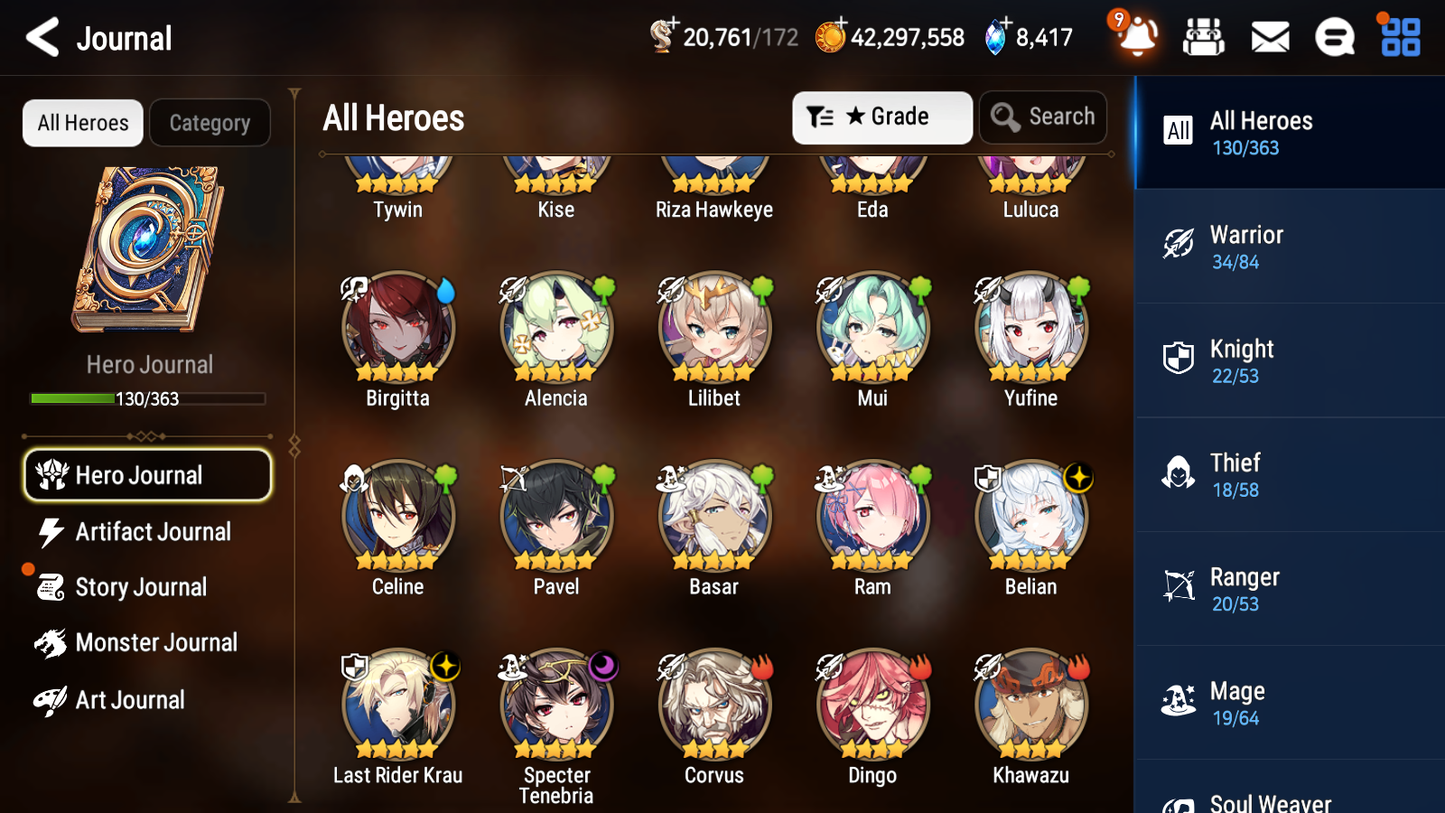Filter heroes by Mage class

(1289, 702)
